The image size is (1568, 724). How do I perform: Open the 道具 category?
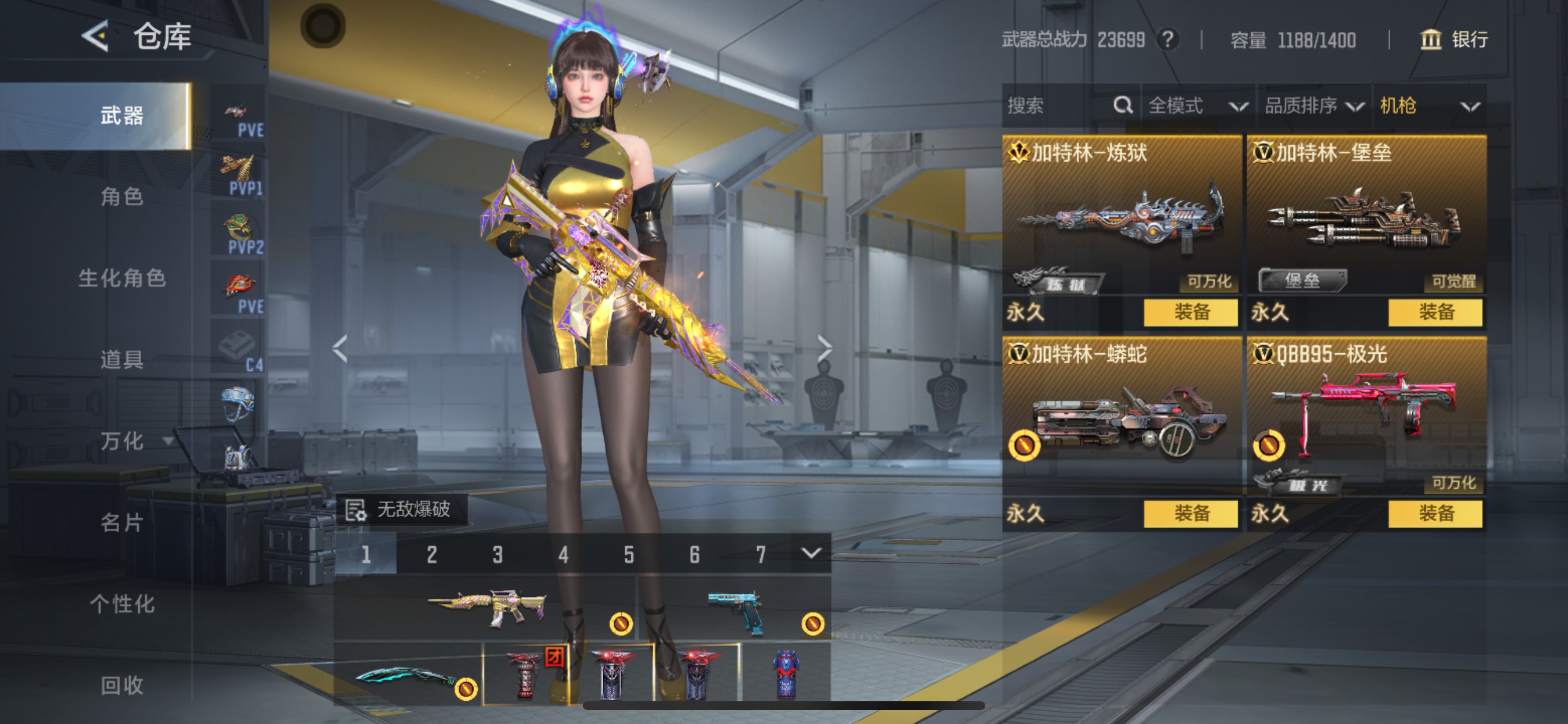[122, 360]
